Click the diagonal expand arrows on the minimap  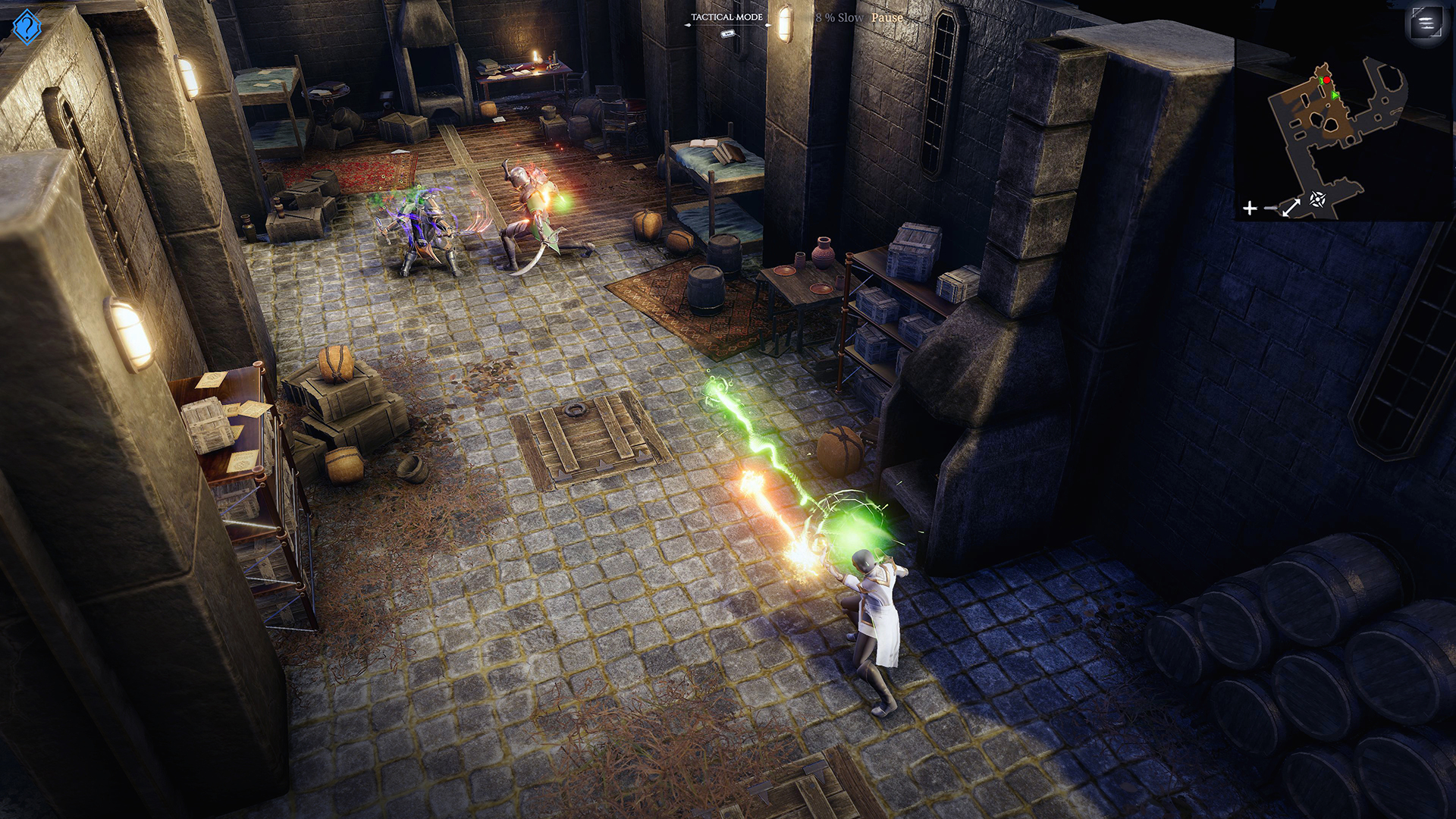[x=1291, y=206]
